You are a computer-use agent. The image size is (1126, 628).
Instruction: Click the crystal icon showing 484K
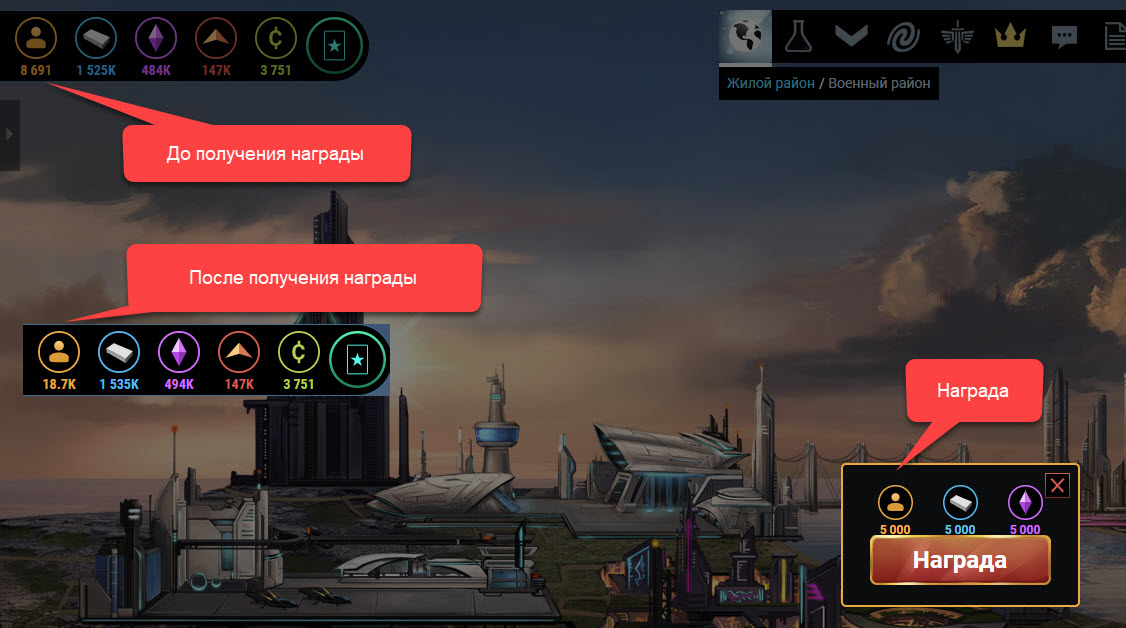click(156, 39)
